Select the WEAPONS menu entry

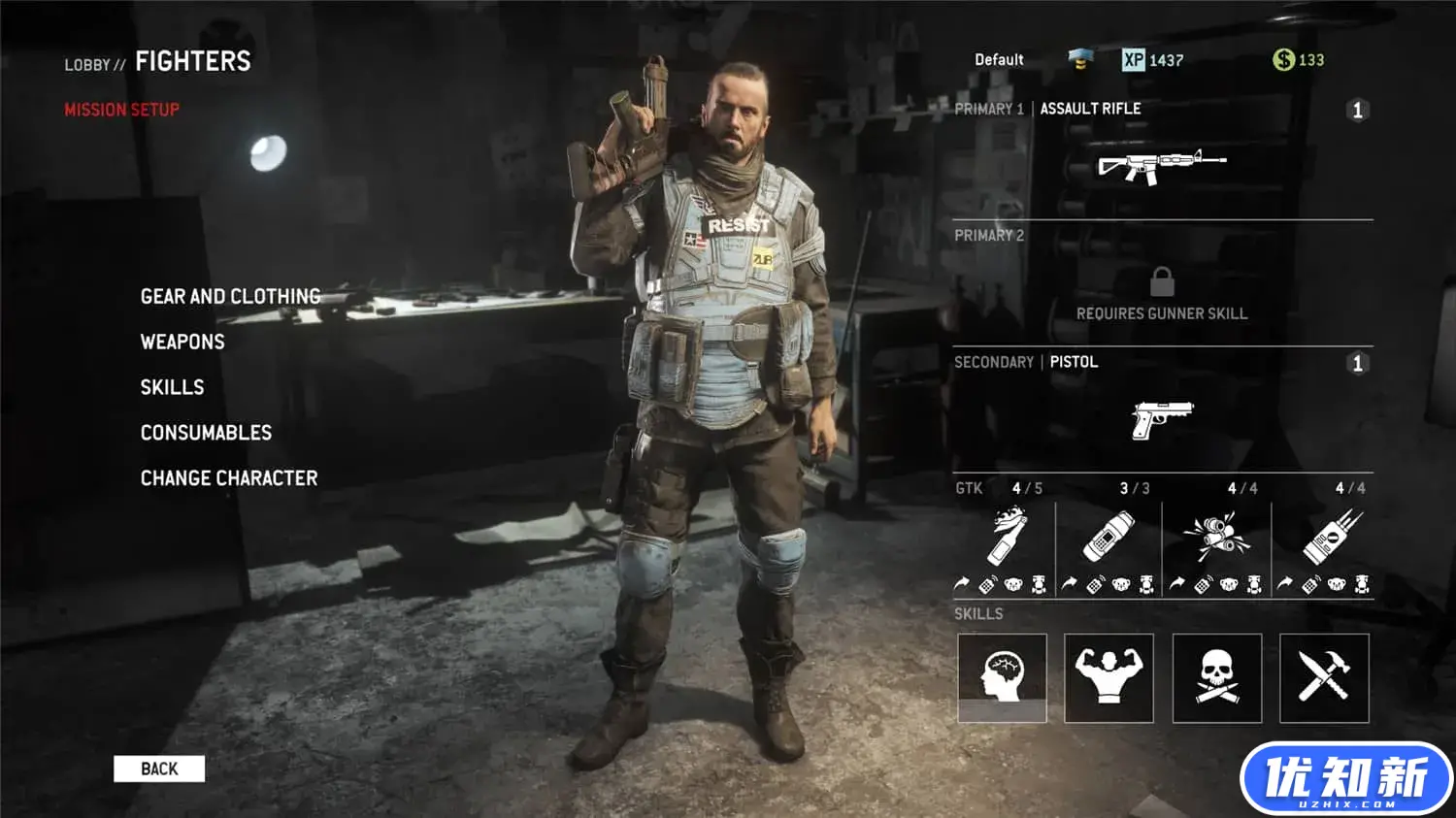pyautogui.click(x=182, y=342)
